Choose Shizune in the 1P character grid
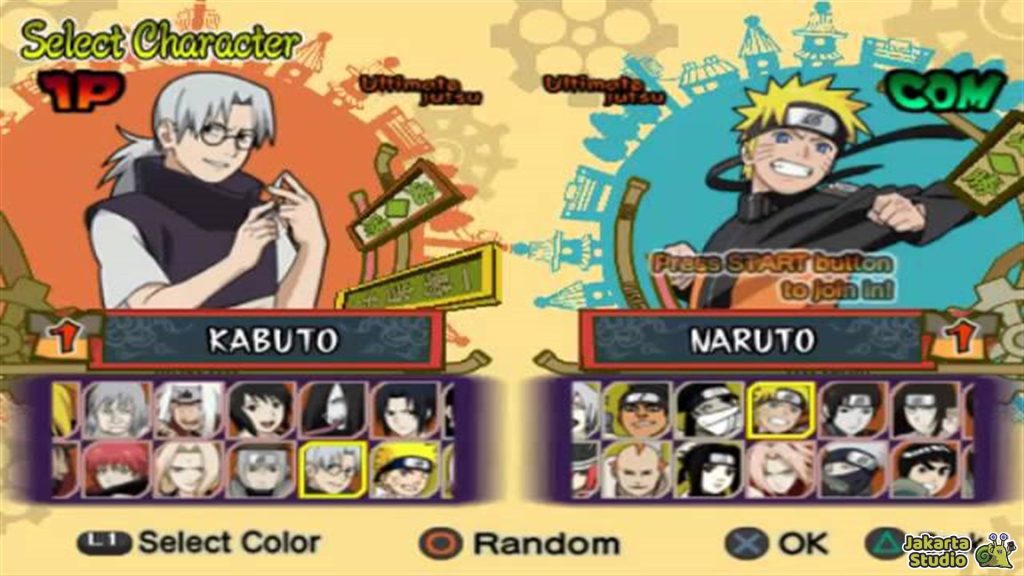Screen dimensions: 1024x576 pyautogui.click(x=261, y=410)
